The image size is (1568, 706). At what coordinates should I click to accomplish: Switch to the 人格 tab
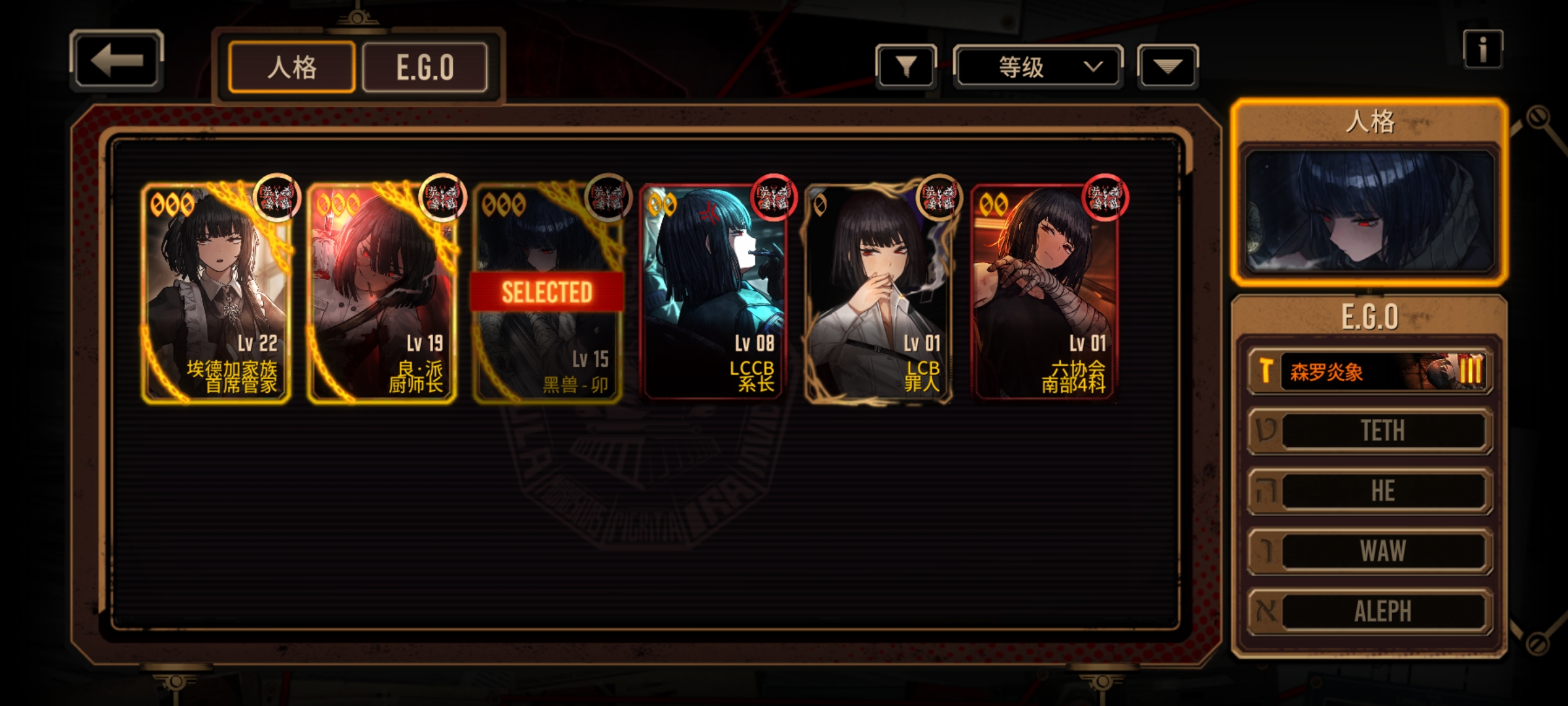pos(291,67)
